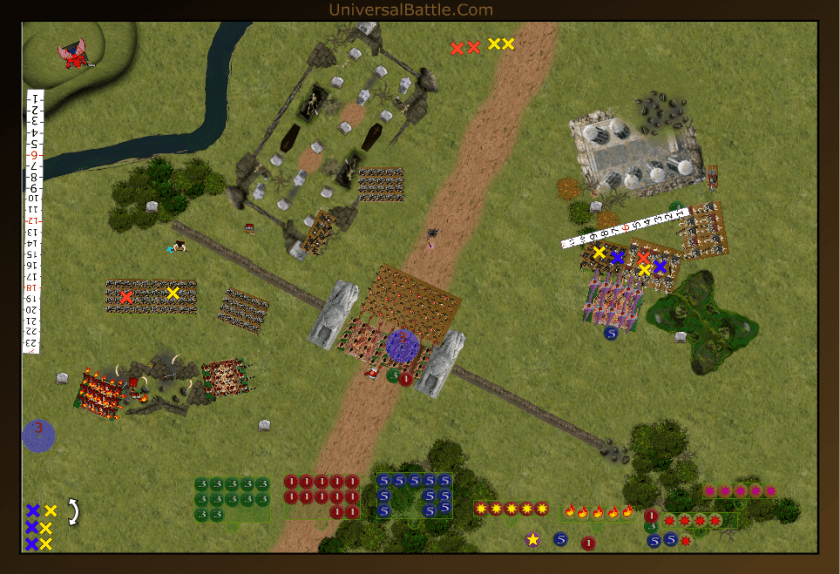The height and width of the screenshot is (574, 840).
Task: Pick the red 1 token tray
Action: pyautogui.click(x=321, y=496)
